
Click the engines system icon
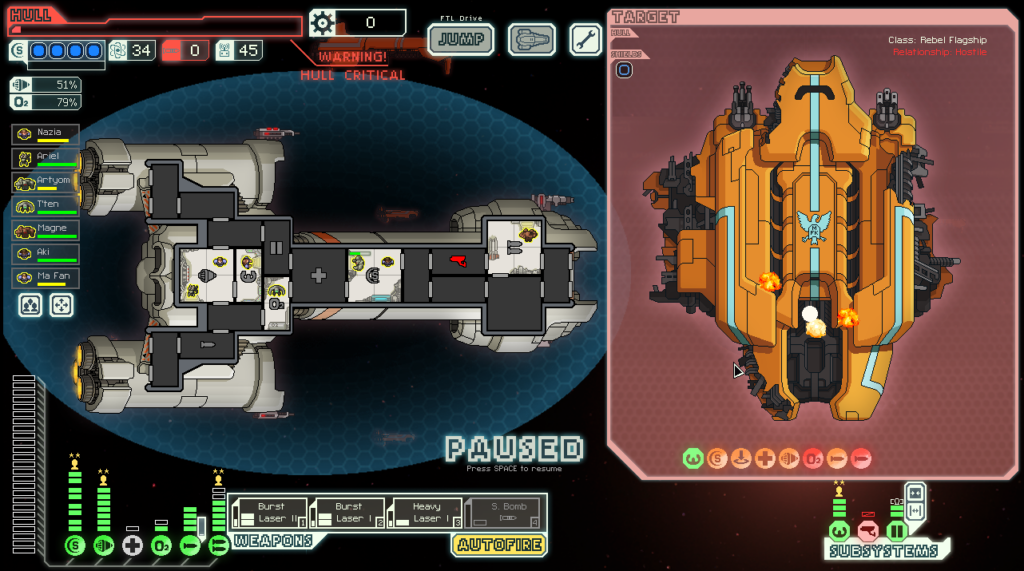tap(103, 545)
